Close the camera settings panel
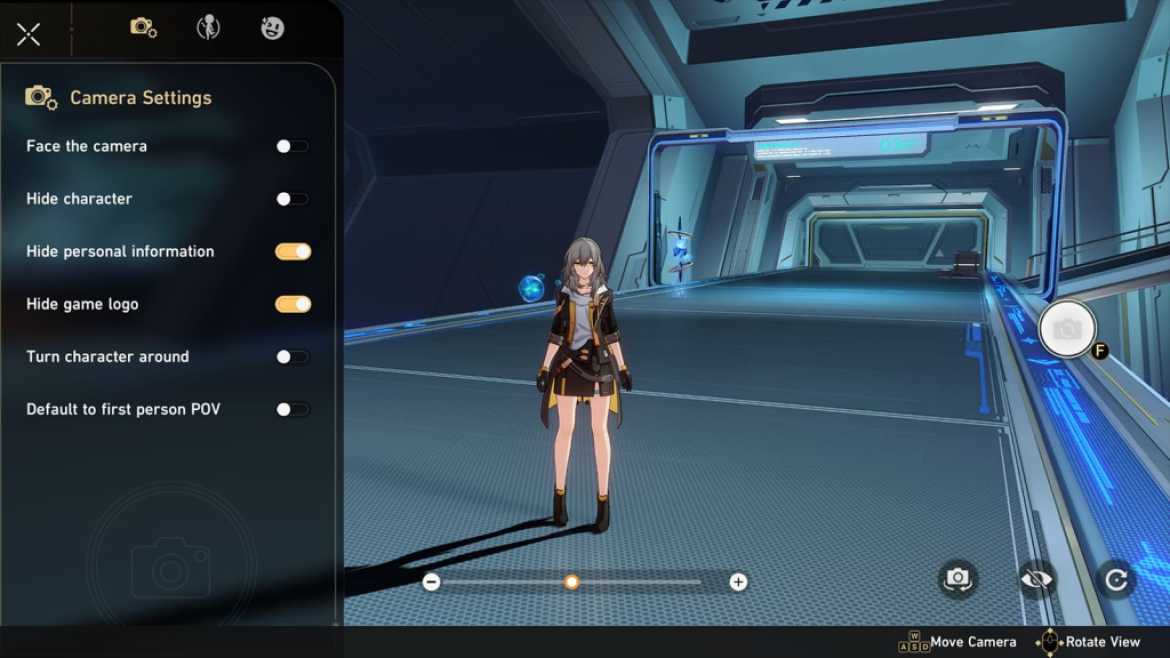This screenshot has width=1170, height=658. [x=29, y=34]
